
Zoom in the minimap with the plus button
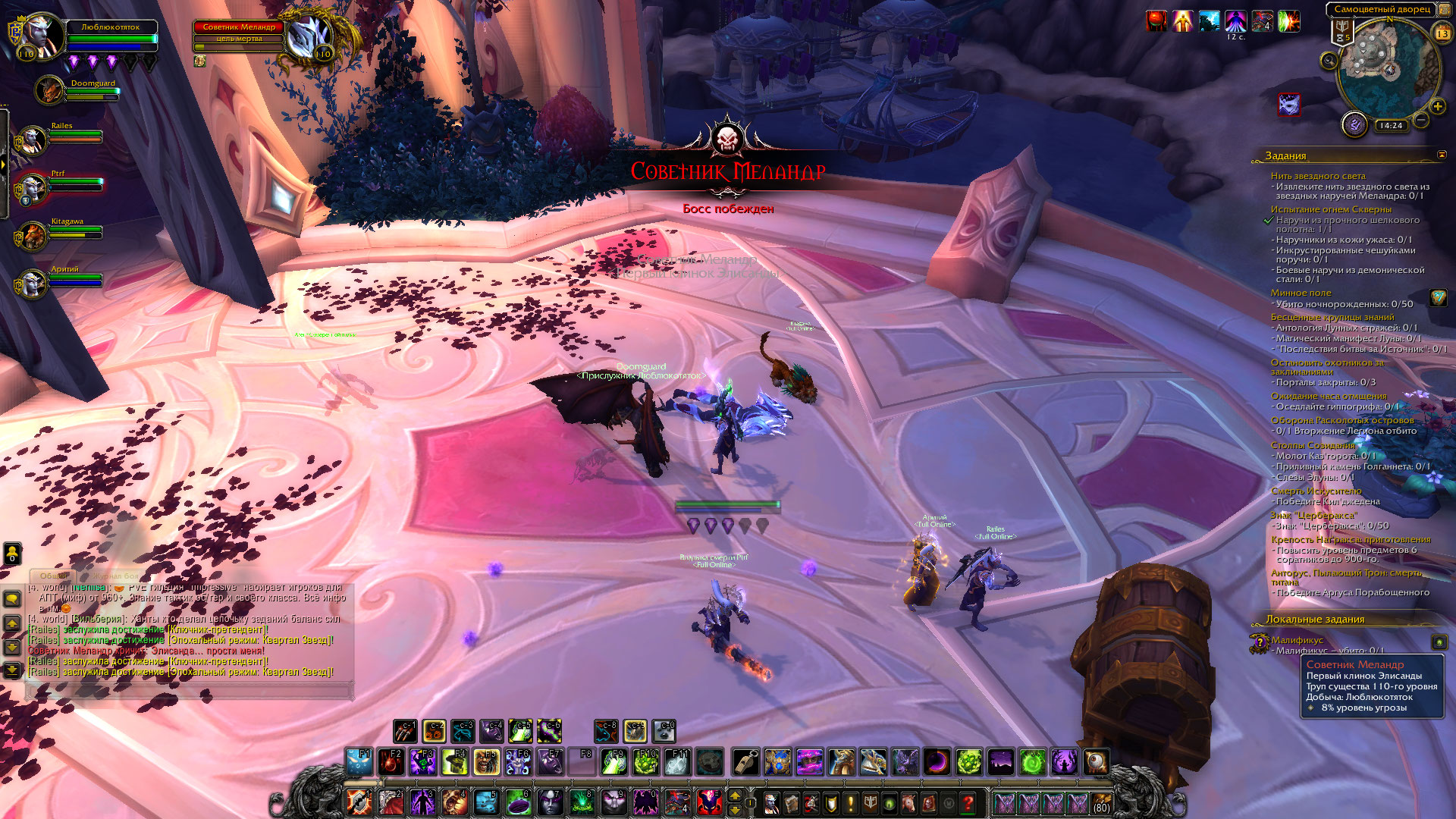pyautogui.click(x=1437, y=106)
